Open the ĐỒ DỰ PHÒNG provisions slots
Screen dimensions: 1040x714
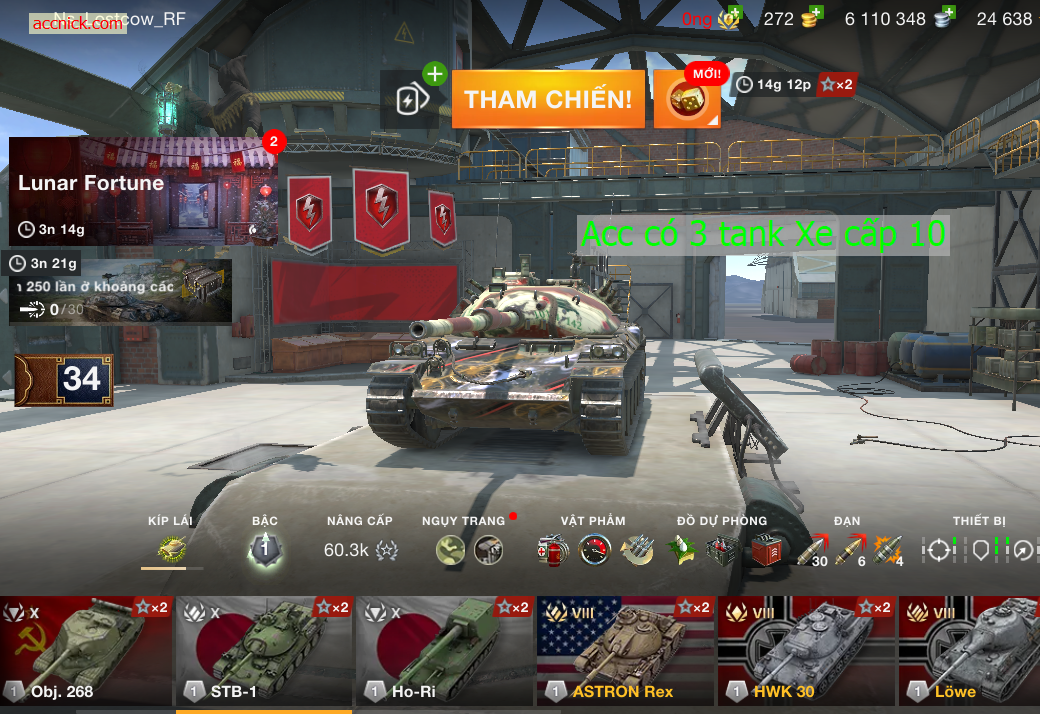[722, 548]
